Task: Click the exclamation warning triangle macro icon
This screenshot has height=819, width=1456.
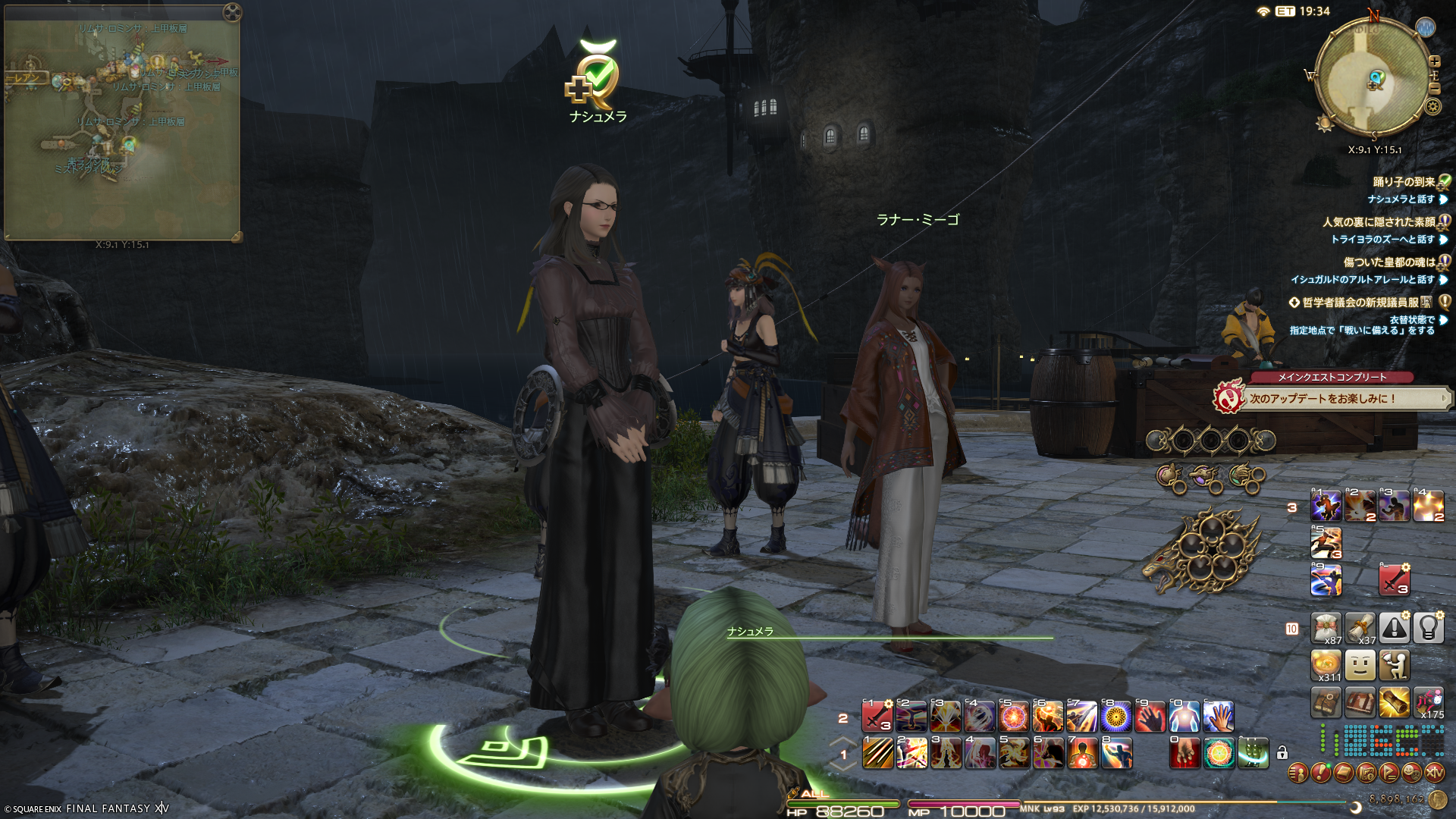Action: coord(1394,628)
